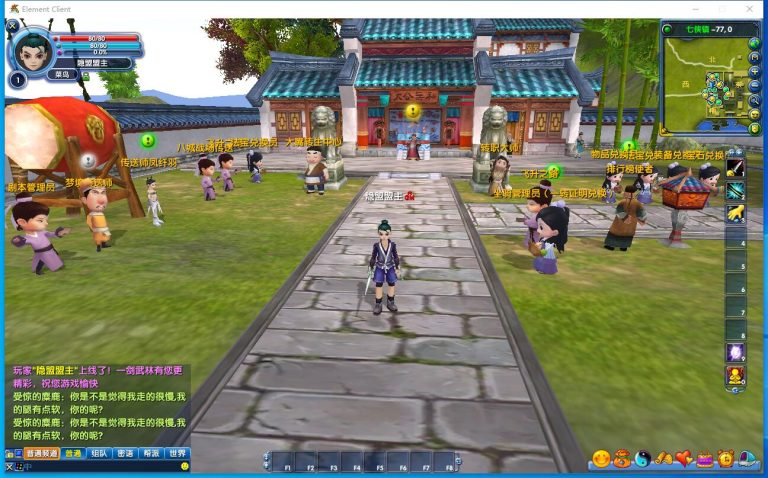Viewport: 768px width, 478px height.
Task: Close the Element Client window
Action: (x=750, y=9)
